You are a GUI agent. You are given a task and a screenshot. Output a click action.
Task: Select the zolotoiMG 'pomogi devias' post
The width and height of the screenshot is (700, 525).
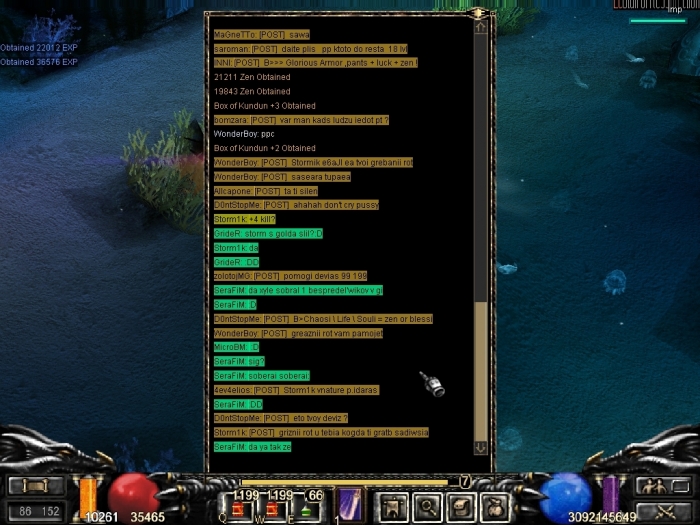pyautogui.click(x=290, y=275)
